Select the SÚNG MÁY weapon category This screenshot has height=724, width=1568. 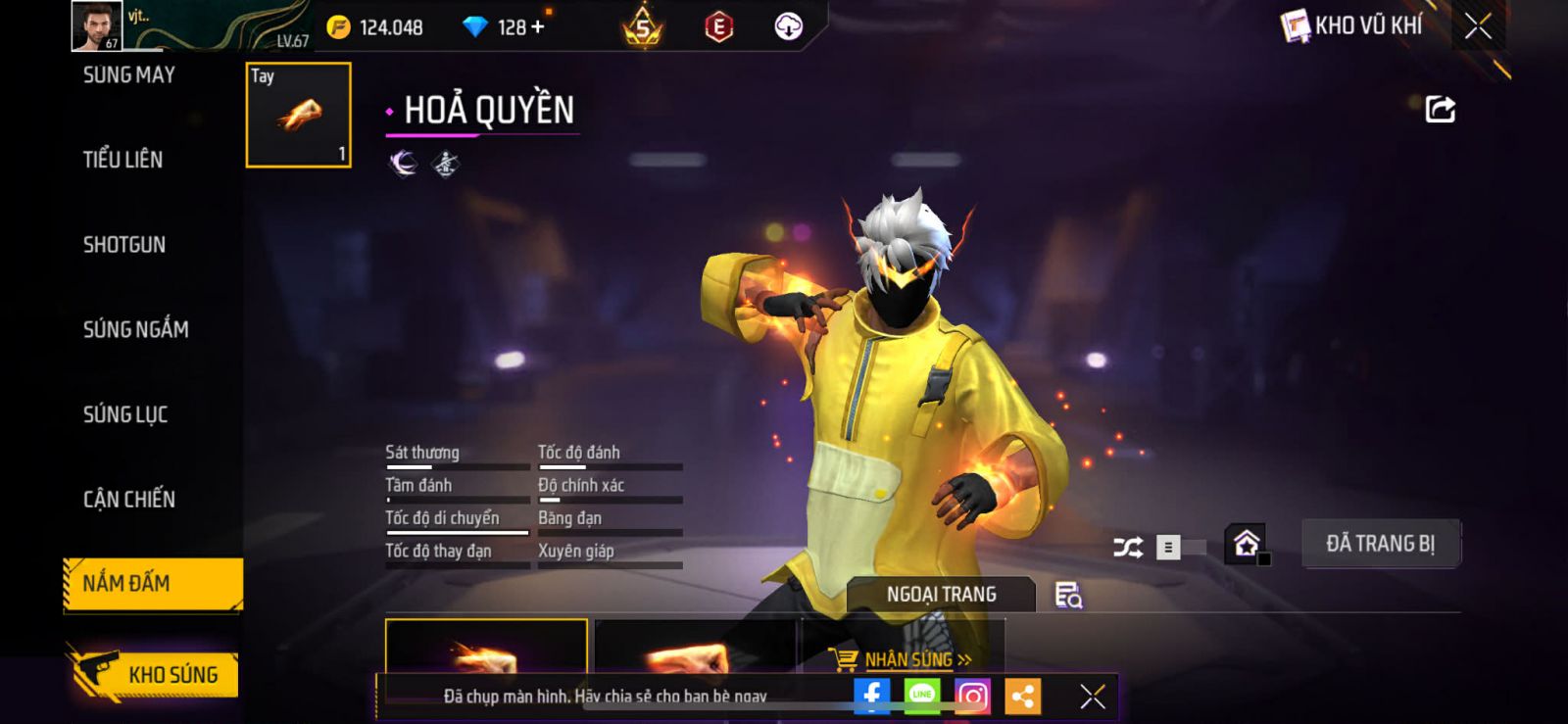pyautogui.click(x=128, y=75)
